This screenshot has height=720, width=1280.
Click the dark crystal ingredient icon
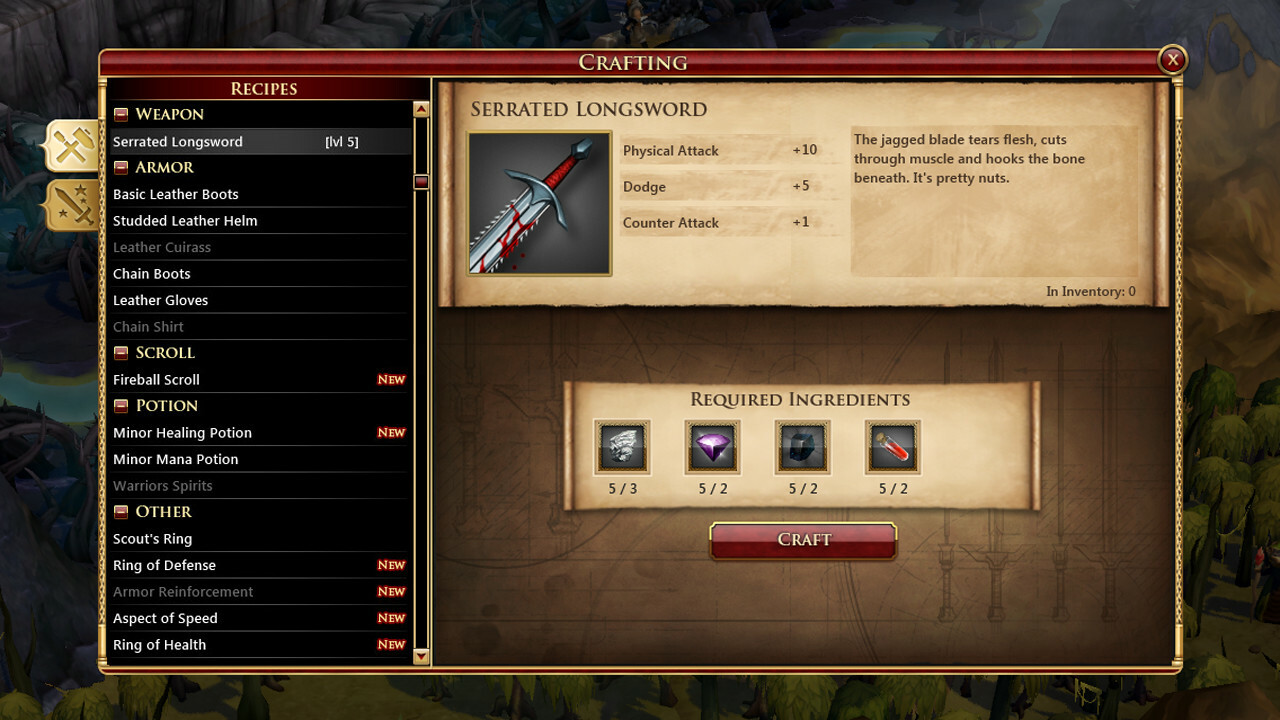point(802,447)
